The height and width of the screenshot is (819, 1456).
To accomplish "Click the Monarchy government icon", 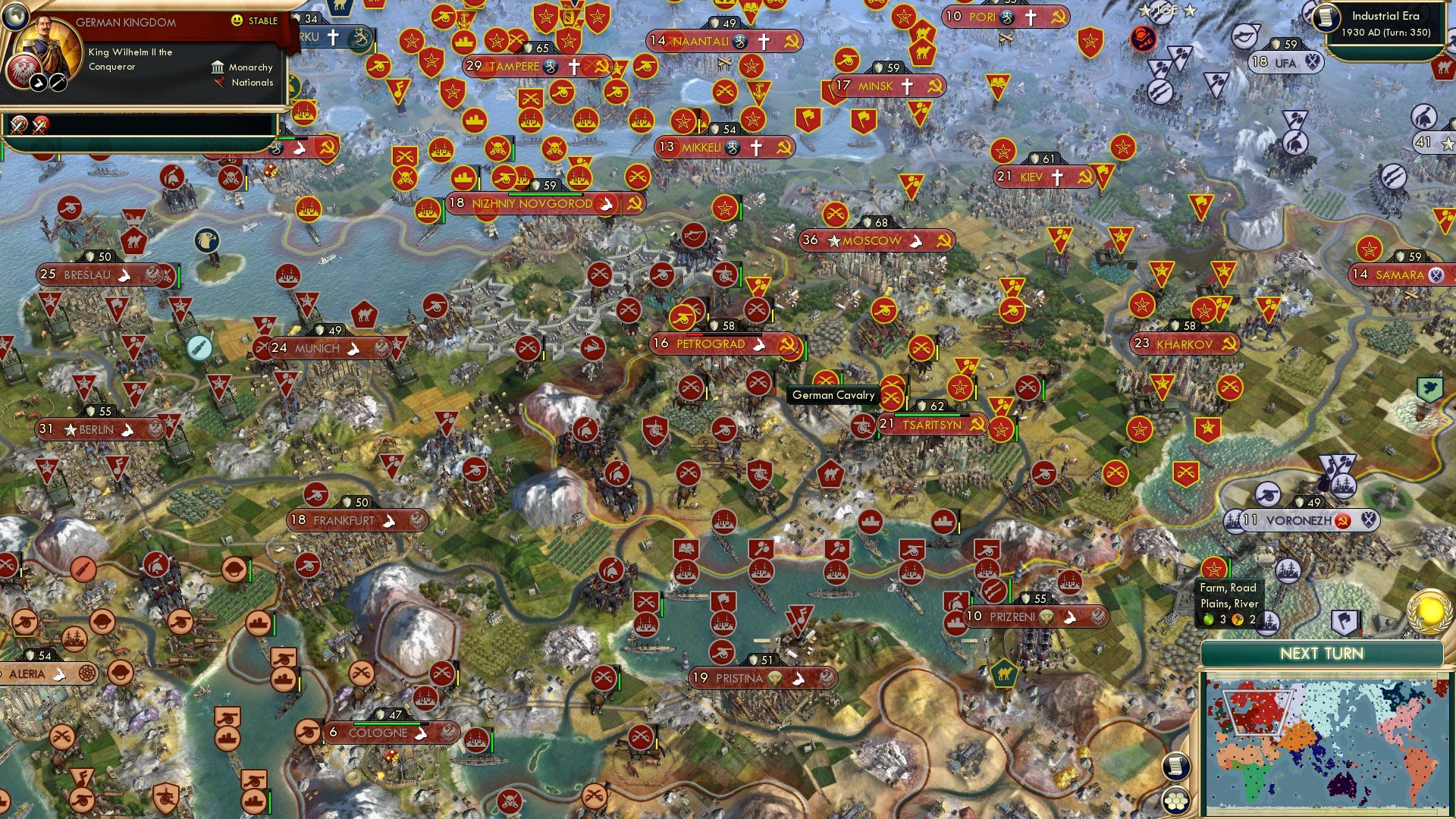I will tap(219, 68).
